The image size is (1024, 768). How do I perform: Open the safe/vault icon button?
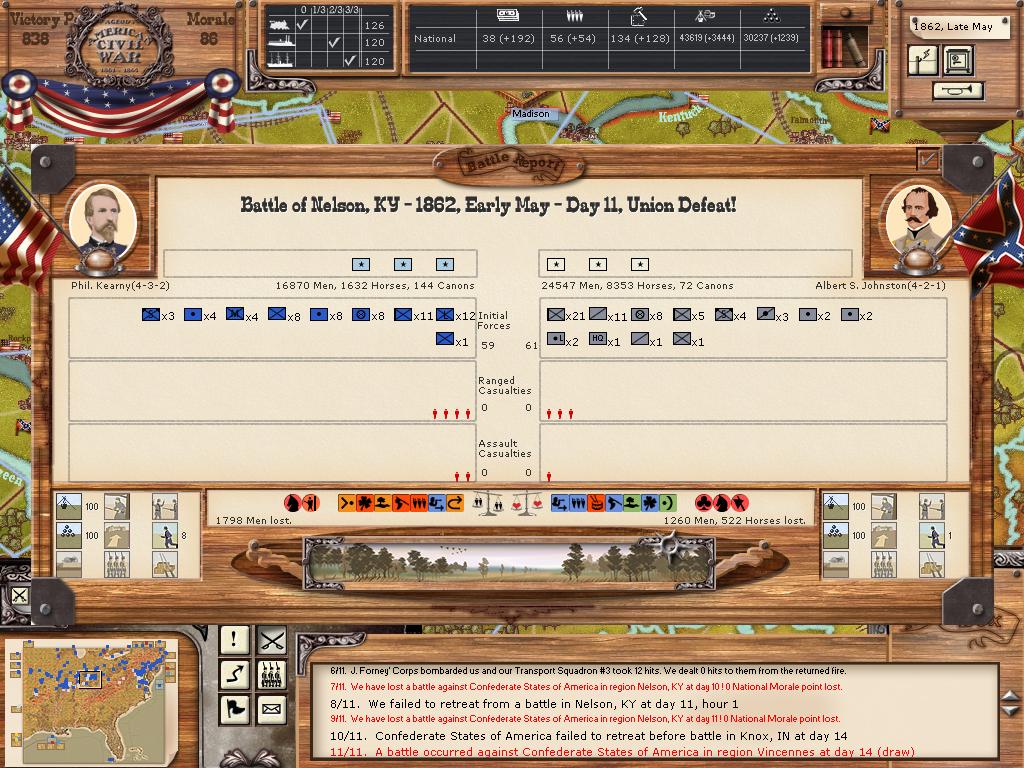[956, 60]
